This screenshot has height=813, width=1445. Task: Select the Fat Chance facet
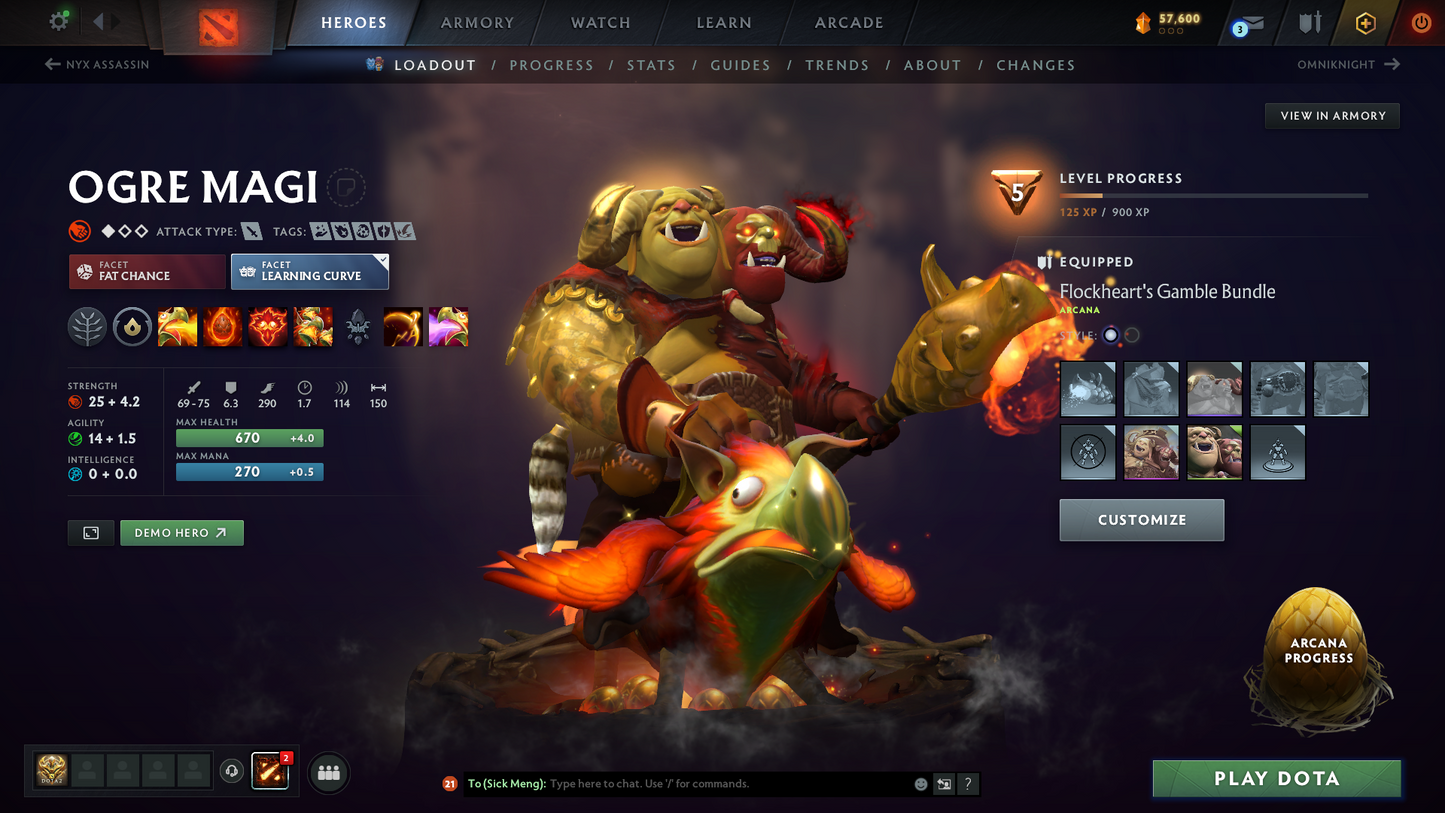pos(146,271)
